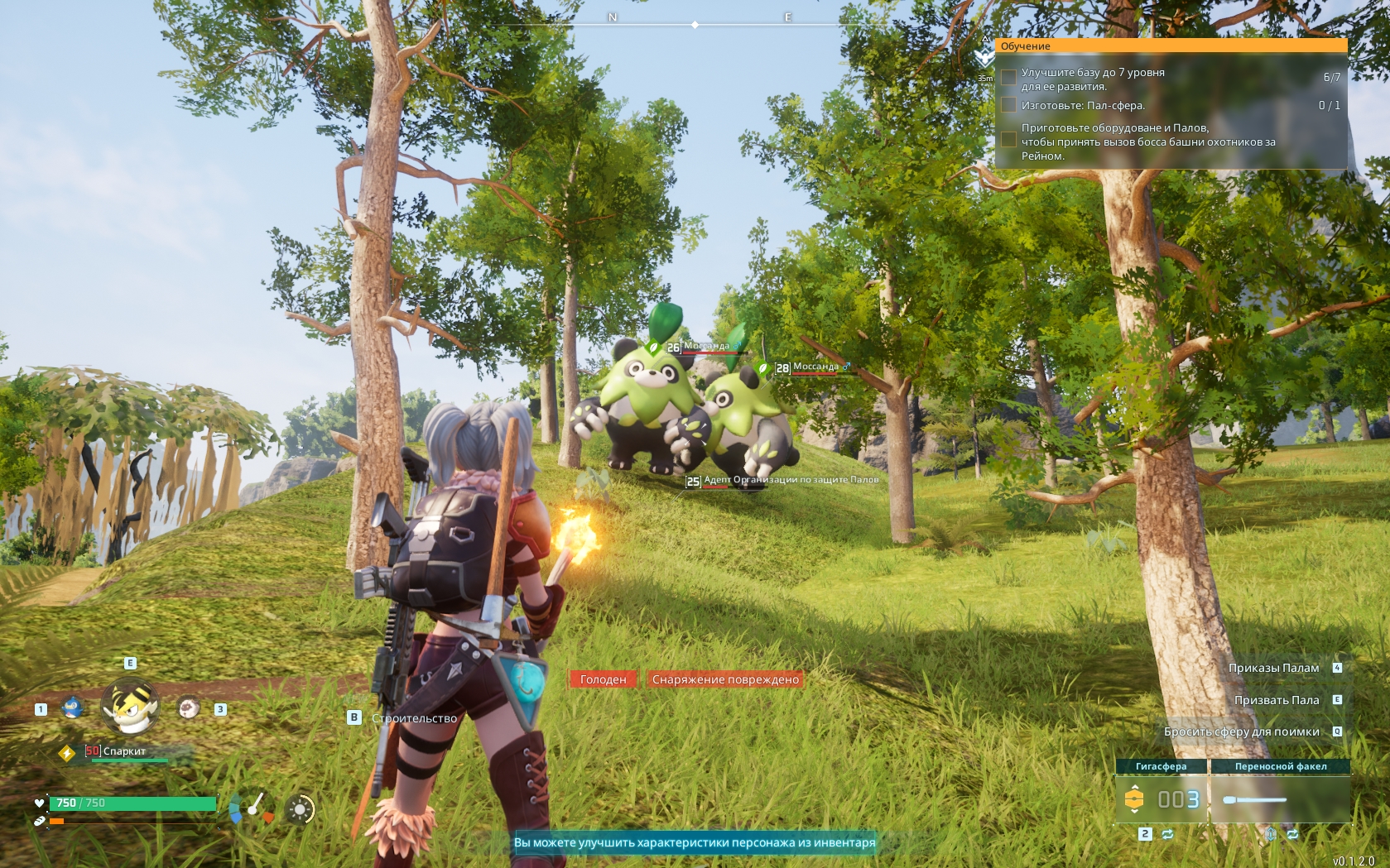Click the compass bar centre marker
This screenshot has height=868, width=1390.
pyautogui.click(x=695, y=26)
